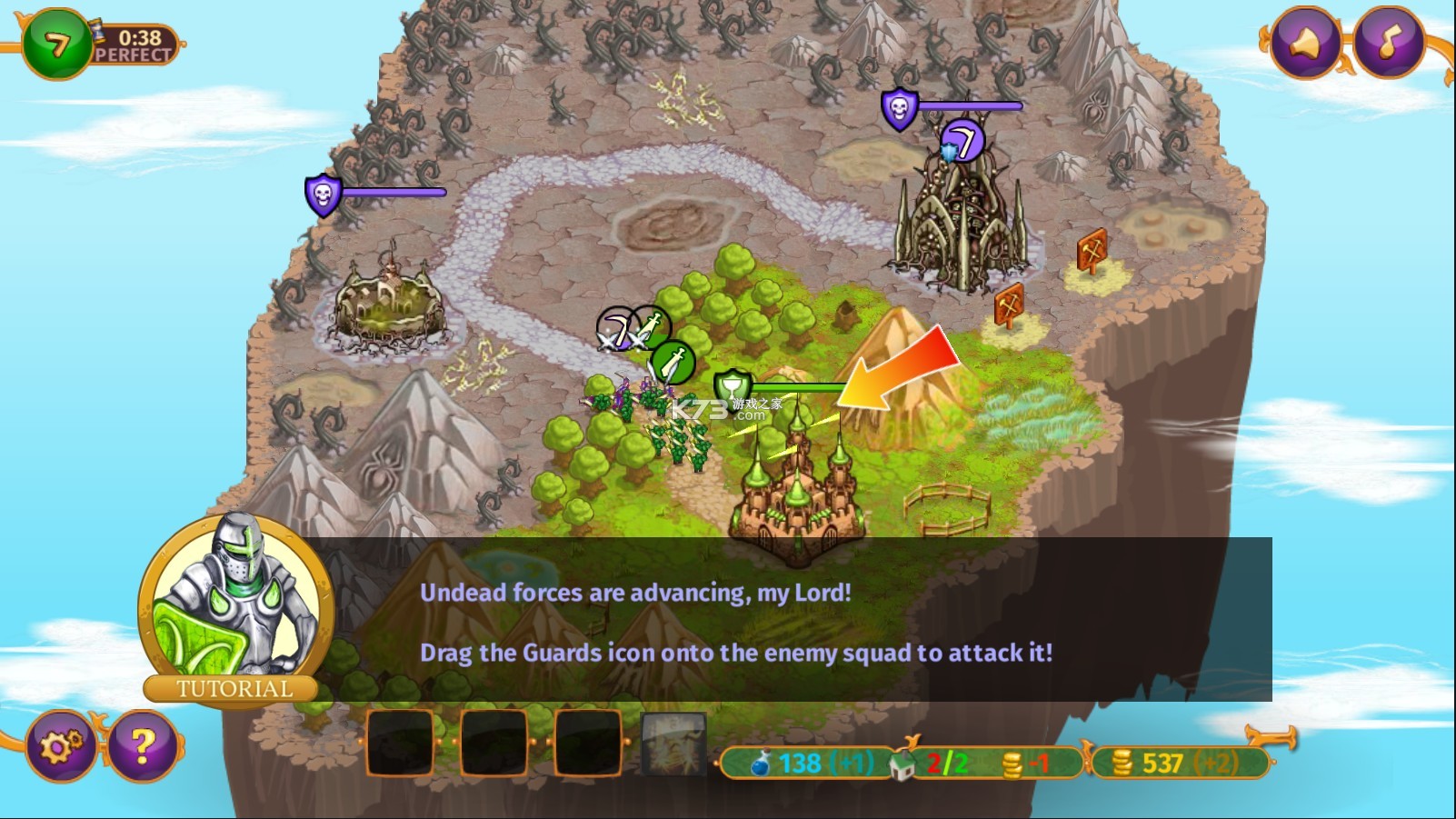Open the gear settings menu

61,746
